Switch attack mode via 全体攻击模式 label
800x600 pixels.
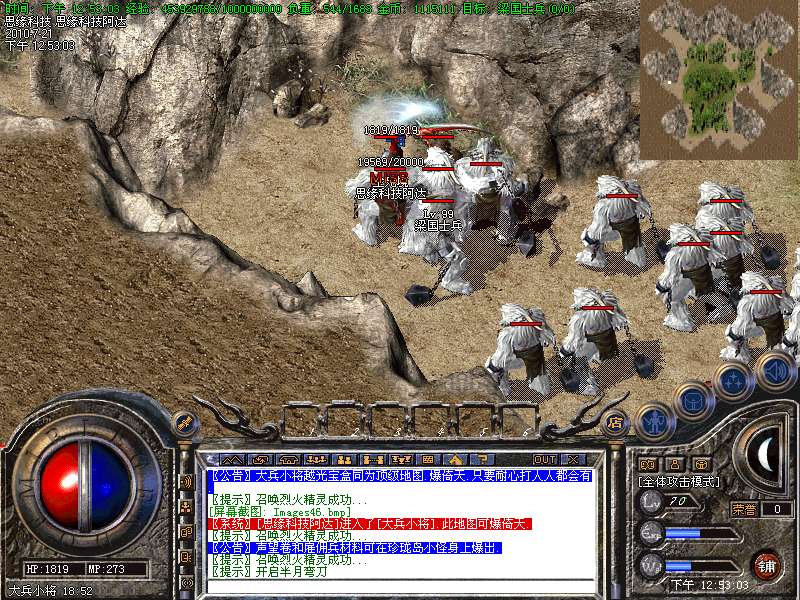point(677,481)
